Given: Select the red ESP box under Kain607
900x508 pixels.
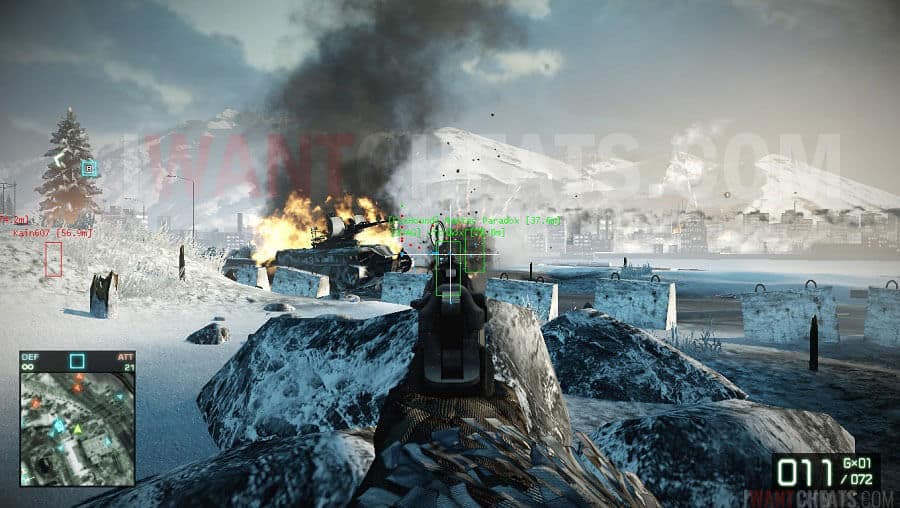Looking at the screenshot, I should point(53,259).
